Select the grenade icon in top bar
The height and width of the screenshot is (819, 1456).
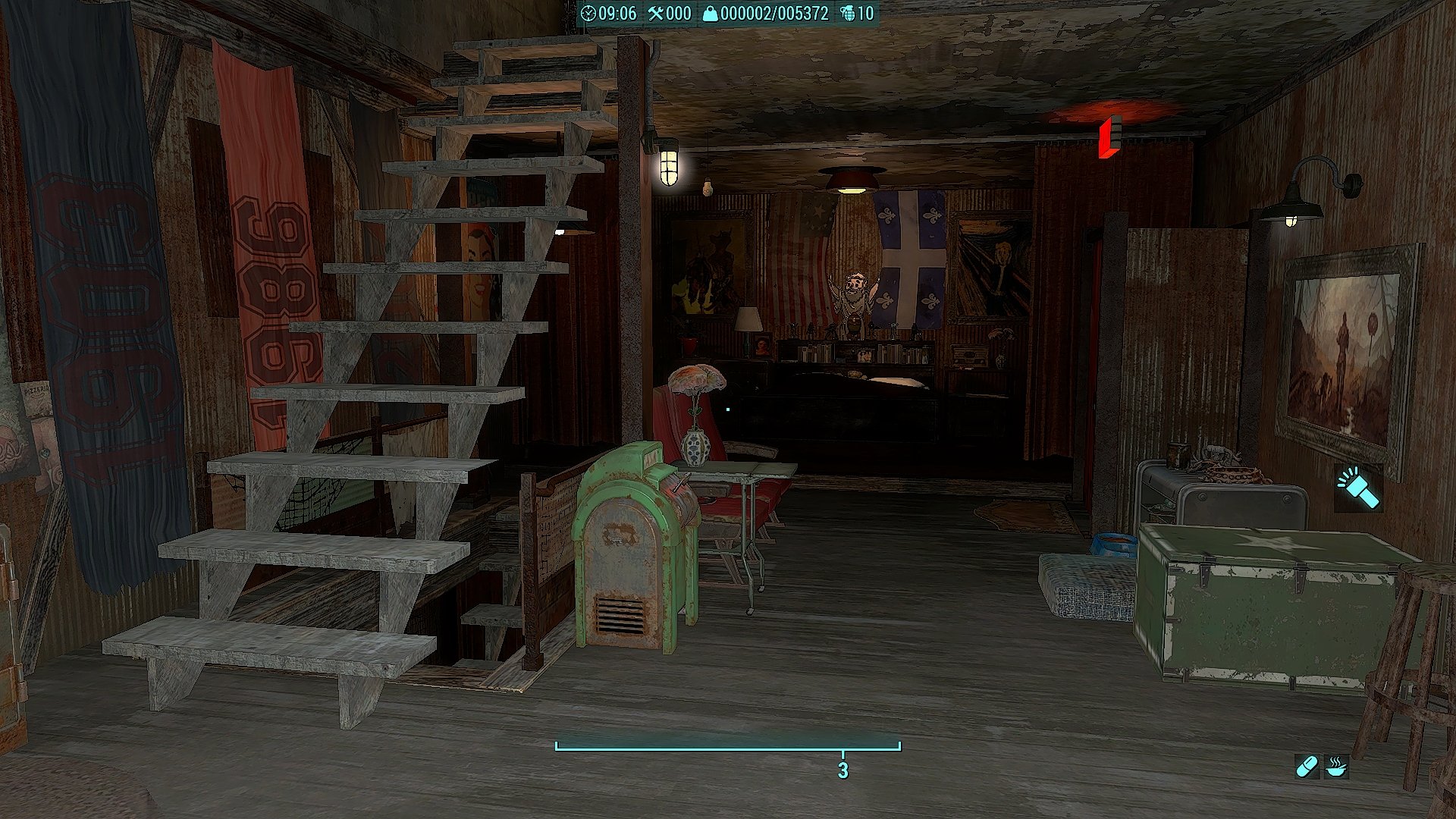tap(847, 13)
